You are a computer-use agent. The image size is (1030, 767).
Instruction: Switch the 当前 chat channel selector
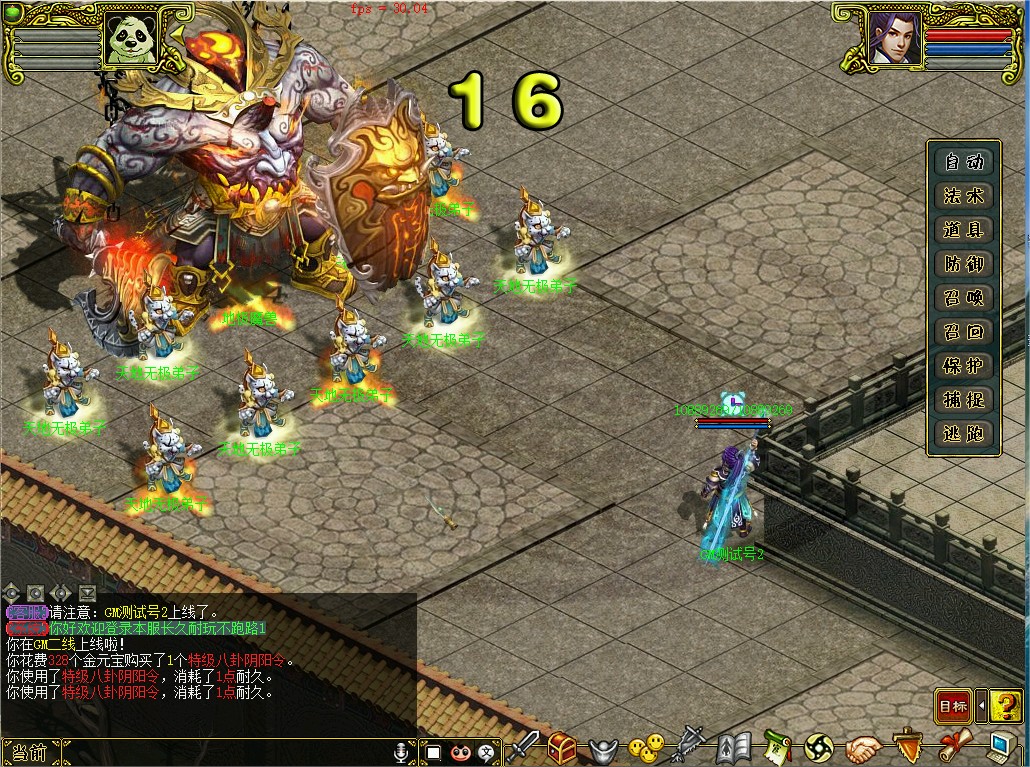(32, 752)
